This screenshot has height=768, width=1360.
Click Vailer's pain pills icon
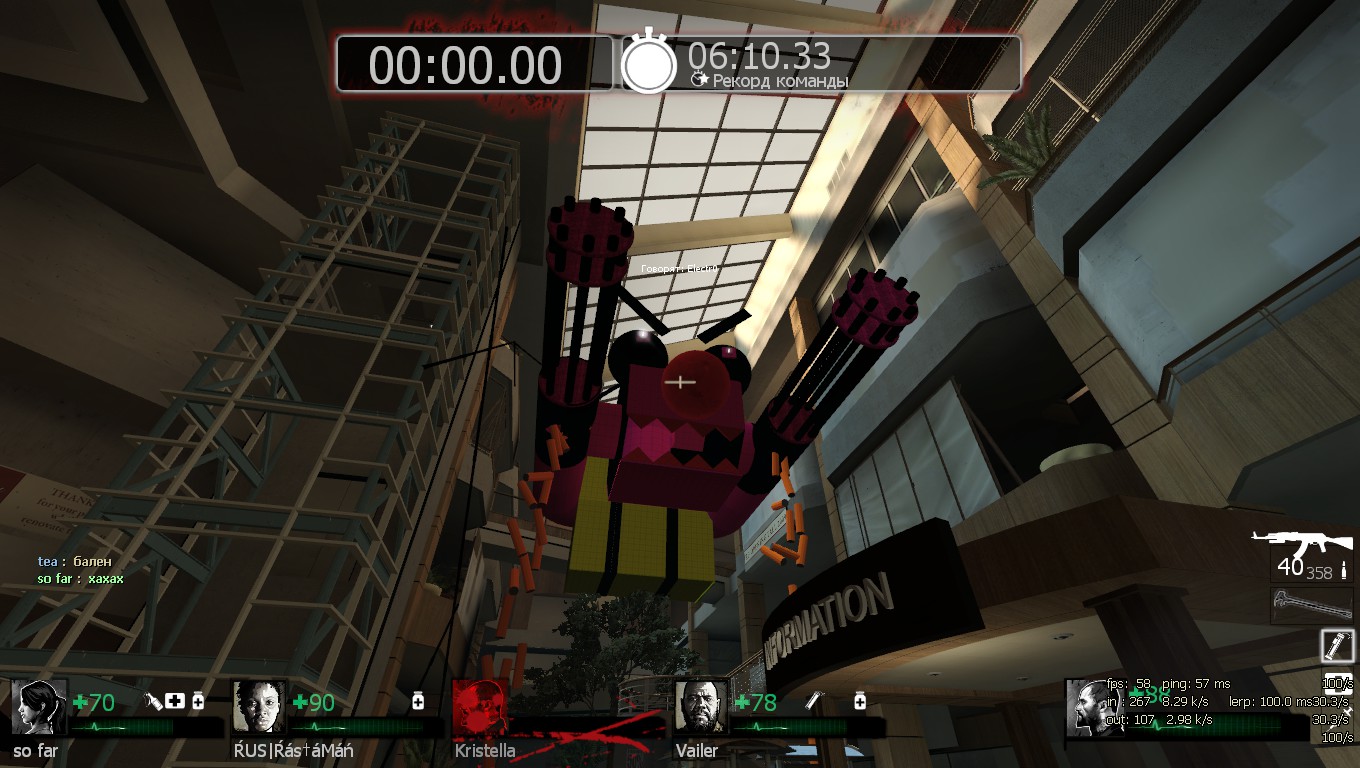pos(858,702)
